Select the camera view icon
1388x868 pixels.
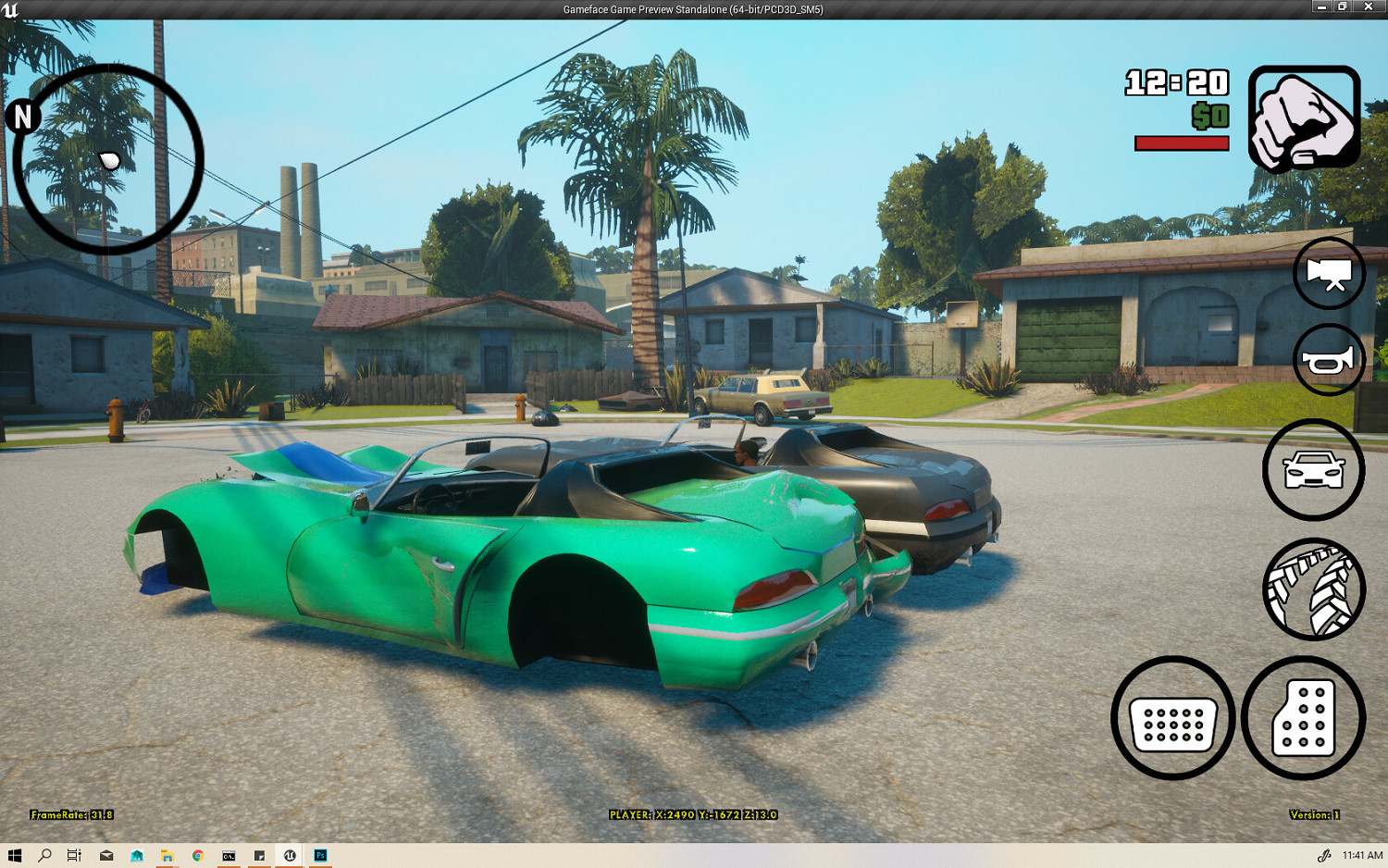tap(1328, 275)
